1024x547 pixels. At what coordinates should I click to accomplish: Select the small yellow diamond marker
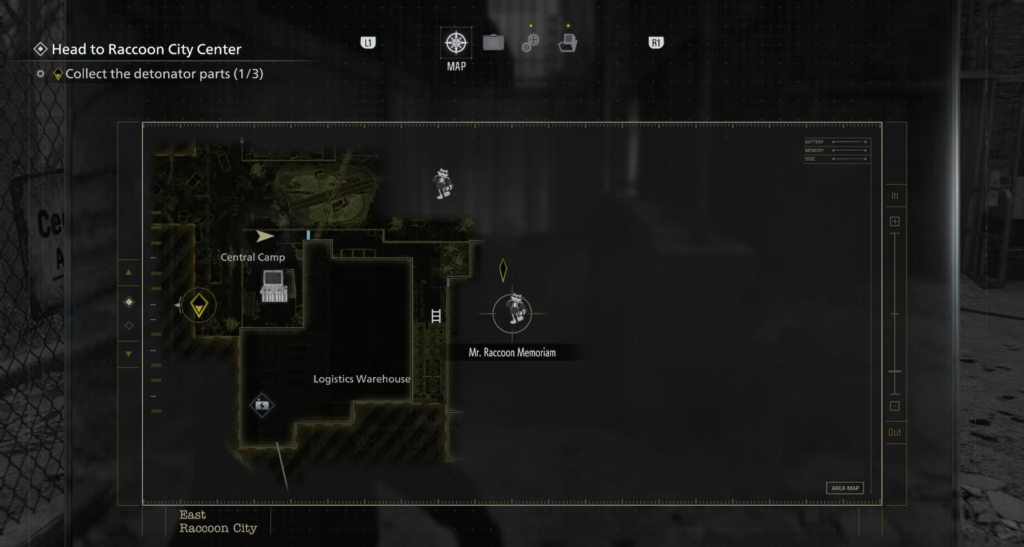[503, 269]
